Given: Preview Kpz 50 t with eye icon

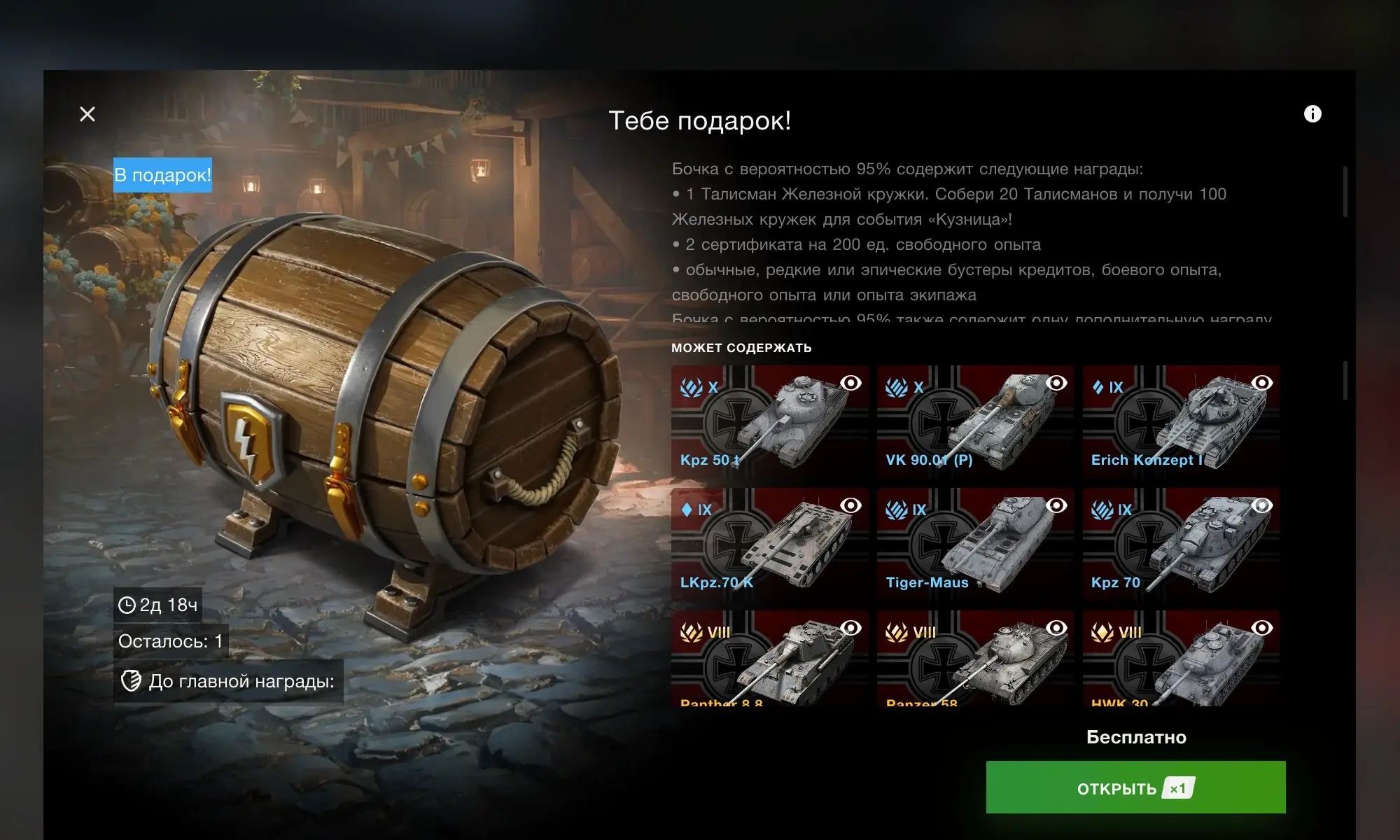Looking at the screenshot, I should pyautogui.click(x=850, y=383).
